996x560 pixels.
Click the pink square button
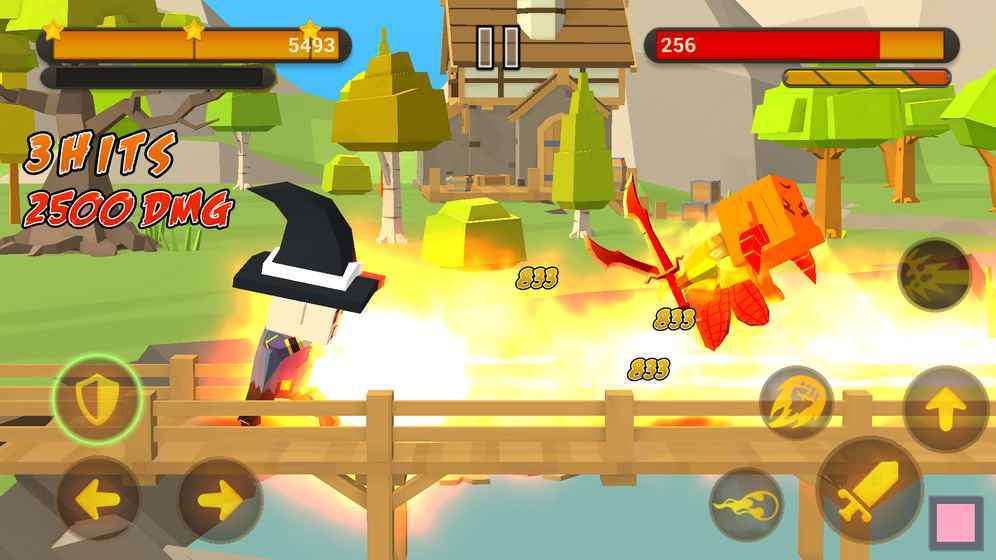[x=954, y=523]
